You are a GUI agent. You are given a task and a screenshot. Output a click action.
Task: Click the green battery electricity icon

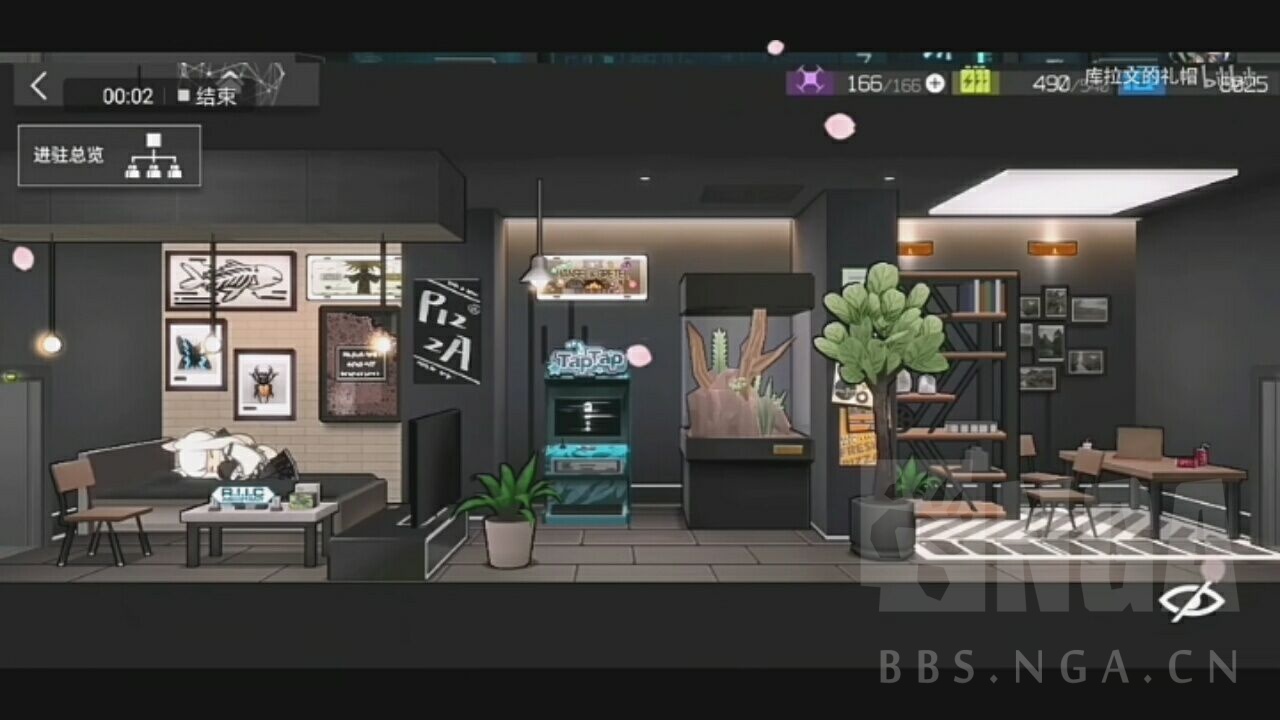[x=976, y=85]
